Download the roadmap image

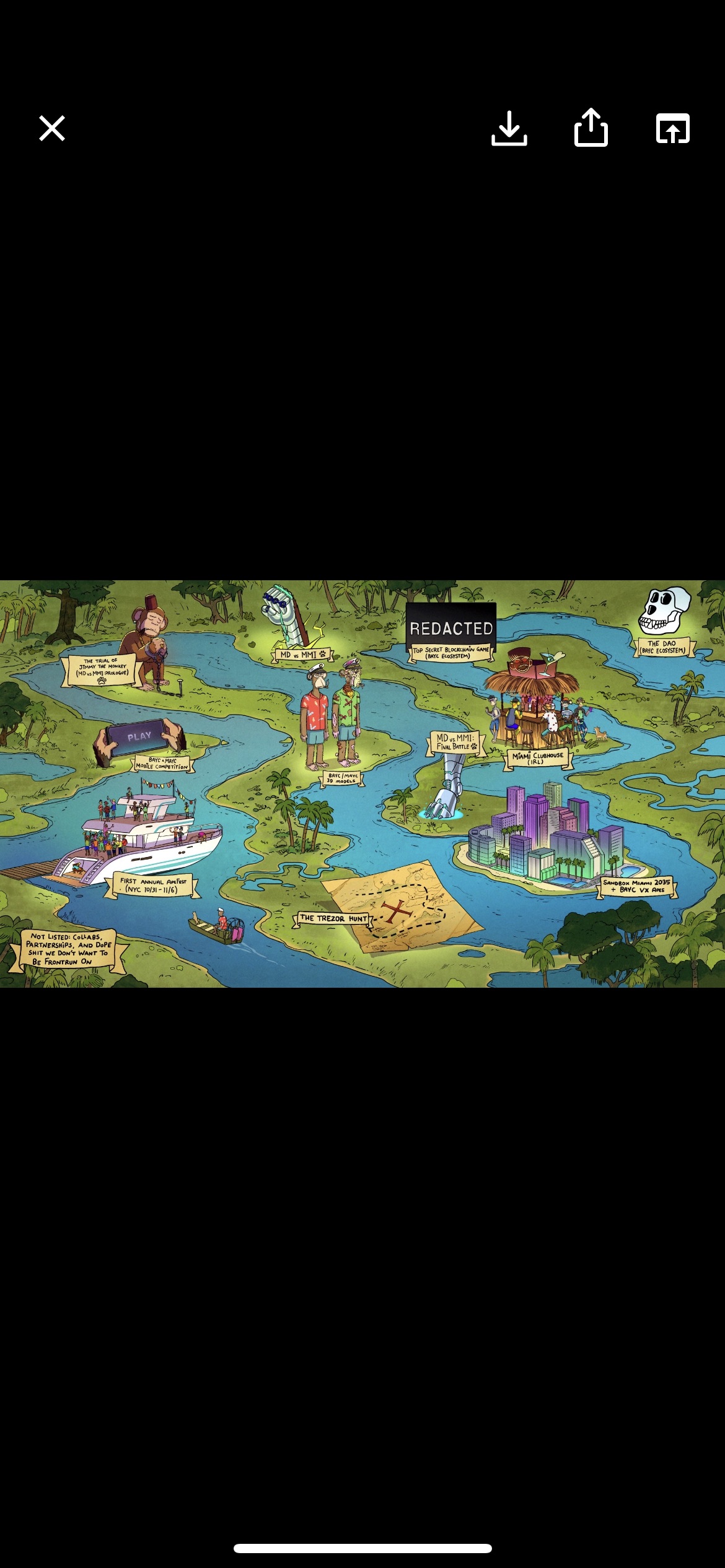point(509,128)
